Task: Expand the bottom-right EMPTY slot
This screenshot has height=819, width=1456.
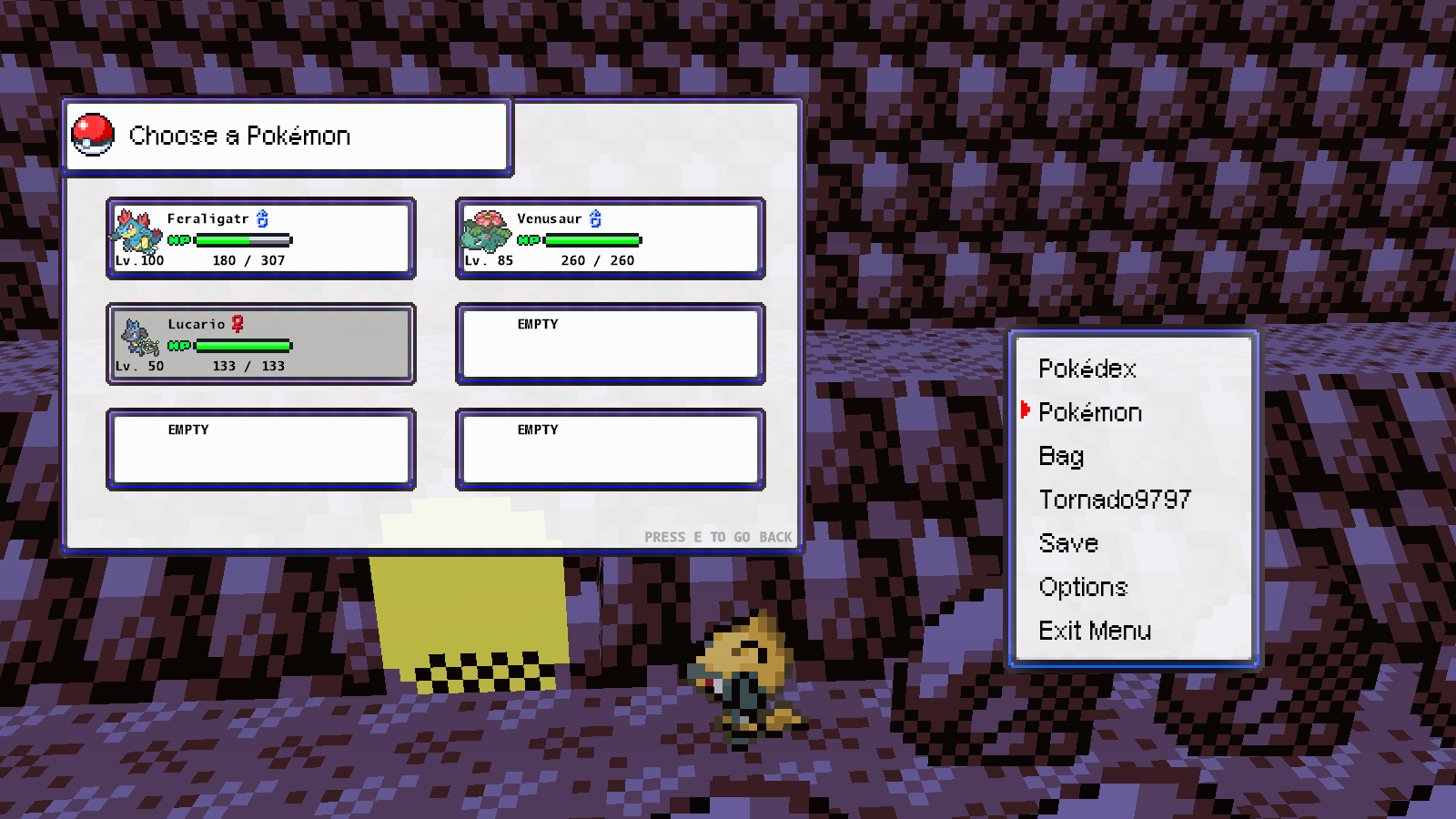Action: pos(609,448)
